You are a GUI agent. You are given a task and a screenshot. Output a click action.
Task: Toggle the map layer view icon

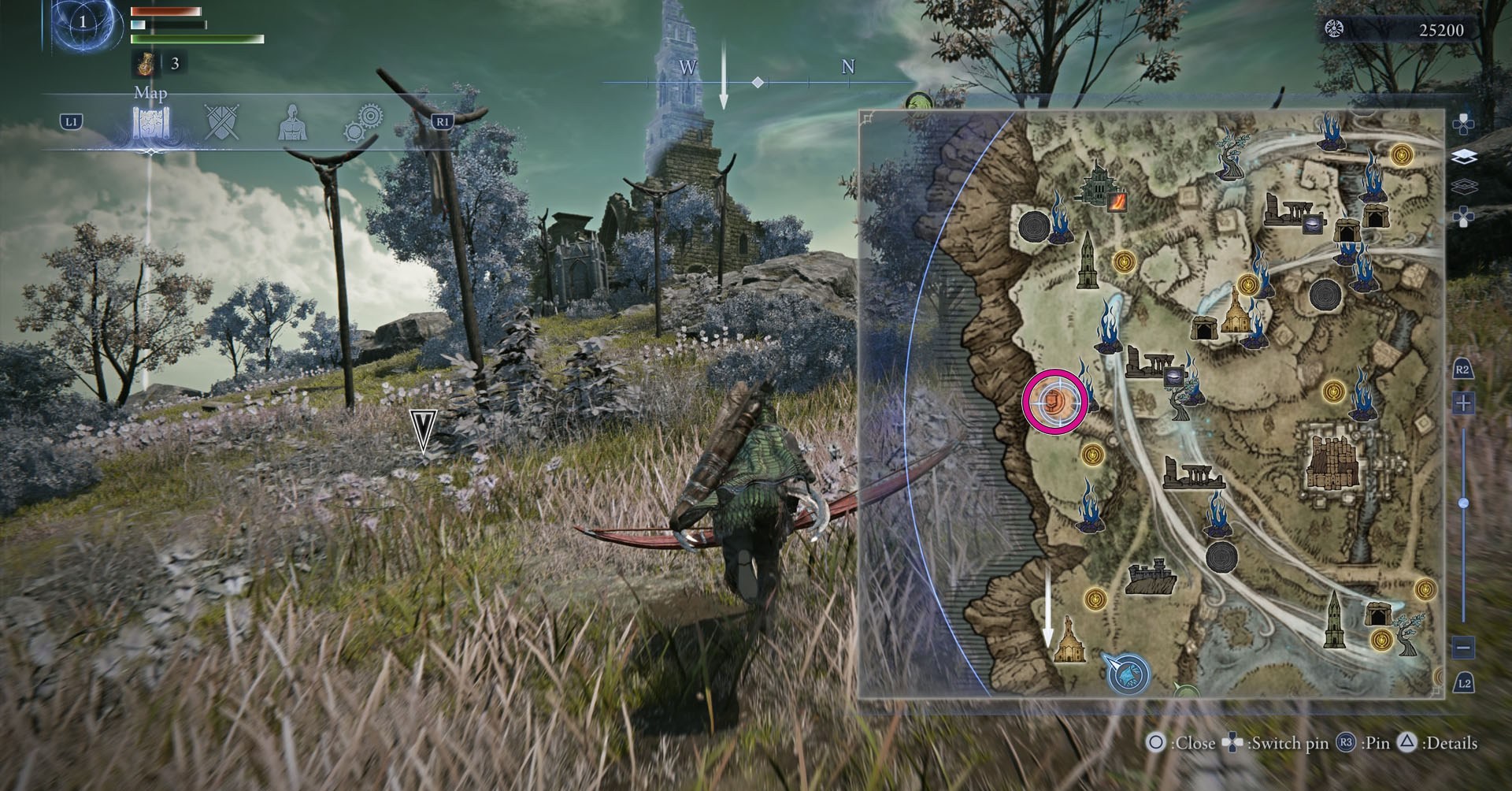(1465, 156)
